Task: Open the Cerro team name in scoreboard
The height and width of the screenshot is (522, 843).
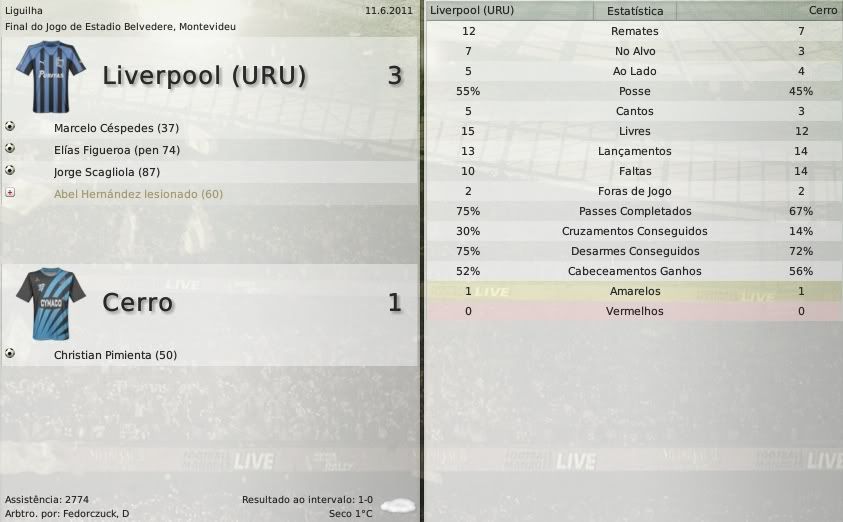Action: point(138,302)
